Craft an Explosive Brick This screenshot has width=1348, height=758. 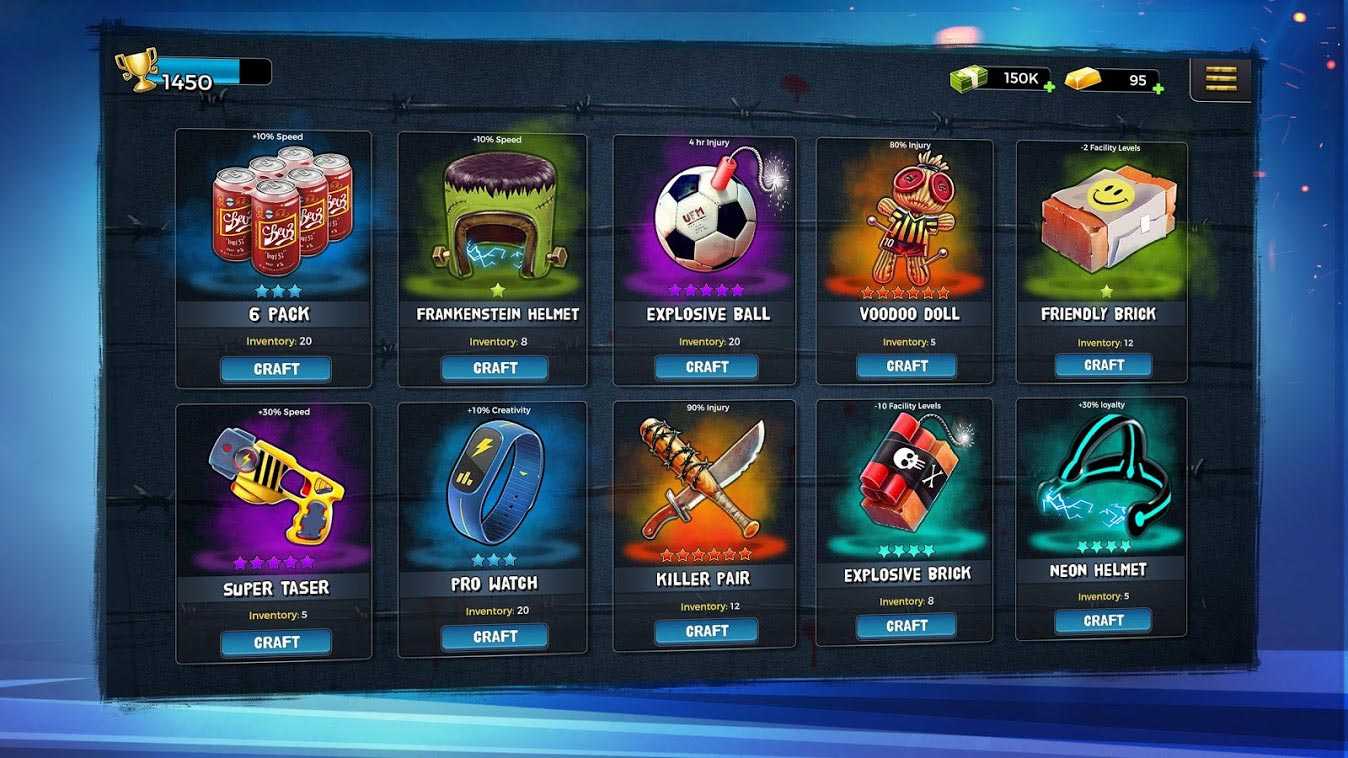point(906,626)
